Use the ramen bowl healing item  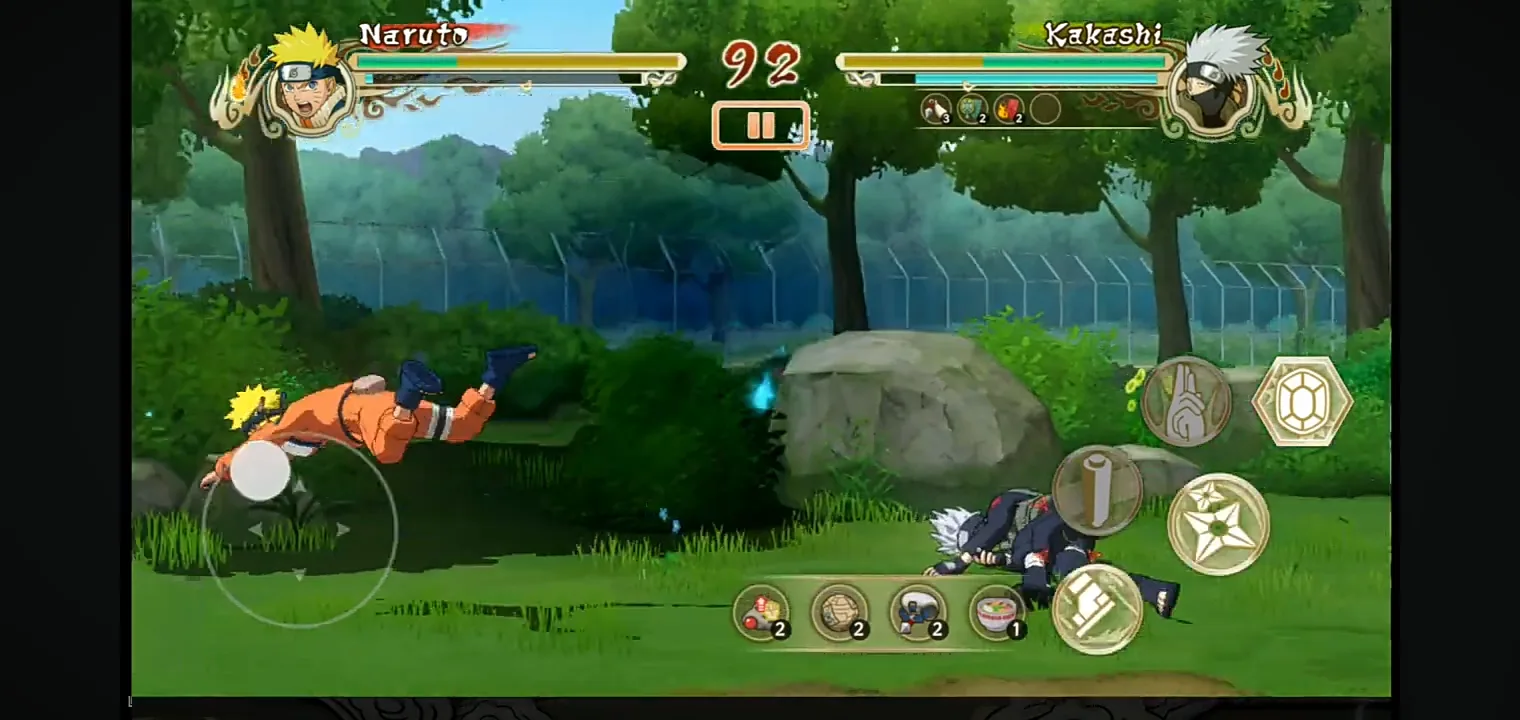click(995, 610)
